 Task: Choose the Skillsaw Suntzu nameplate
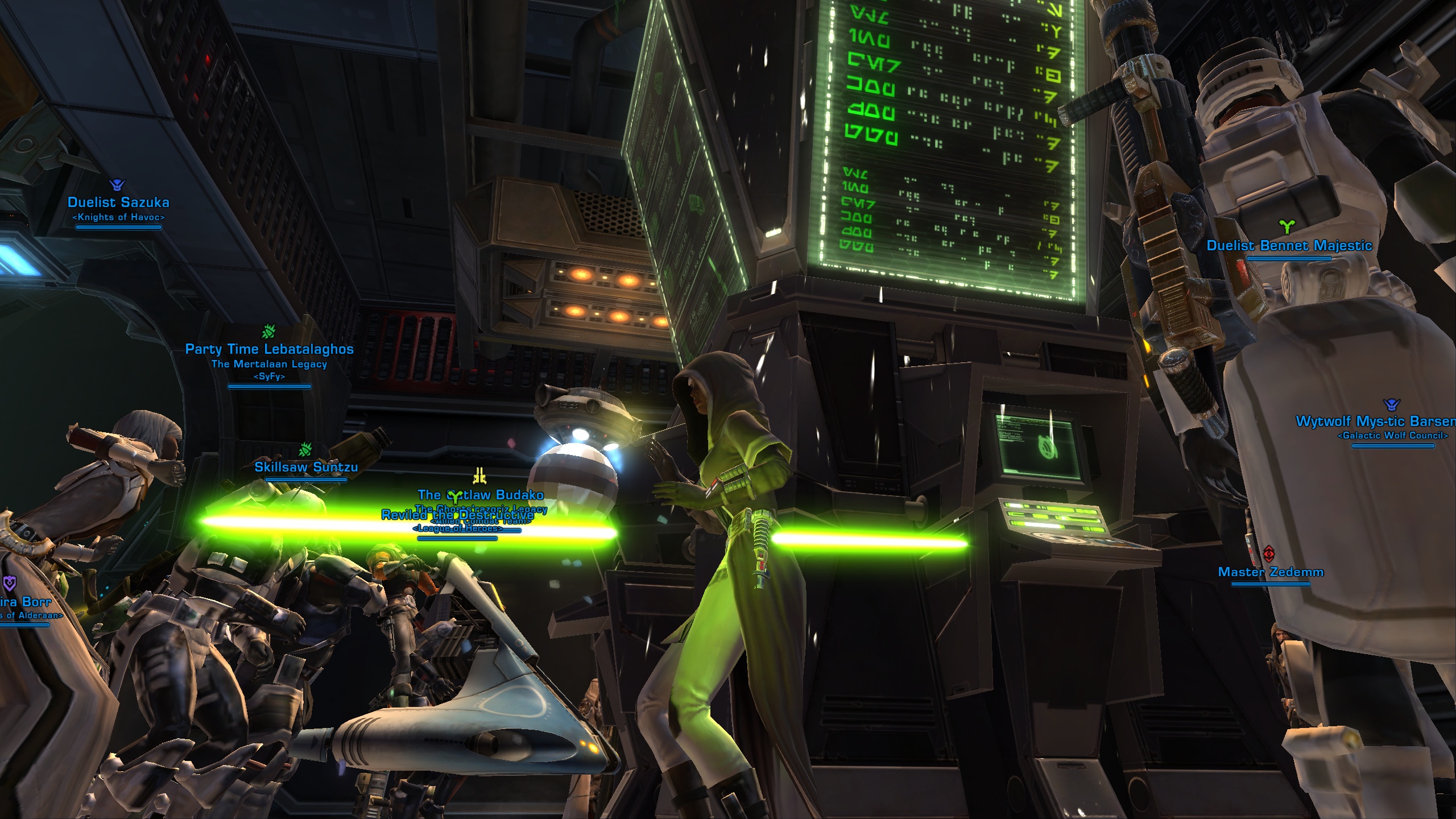[x=306, y=467]
